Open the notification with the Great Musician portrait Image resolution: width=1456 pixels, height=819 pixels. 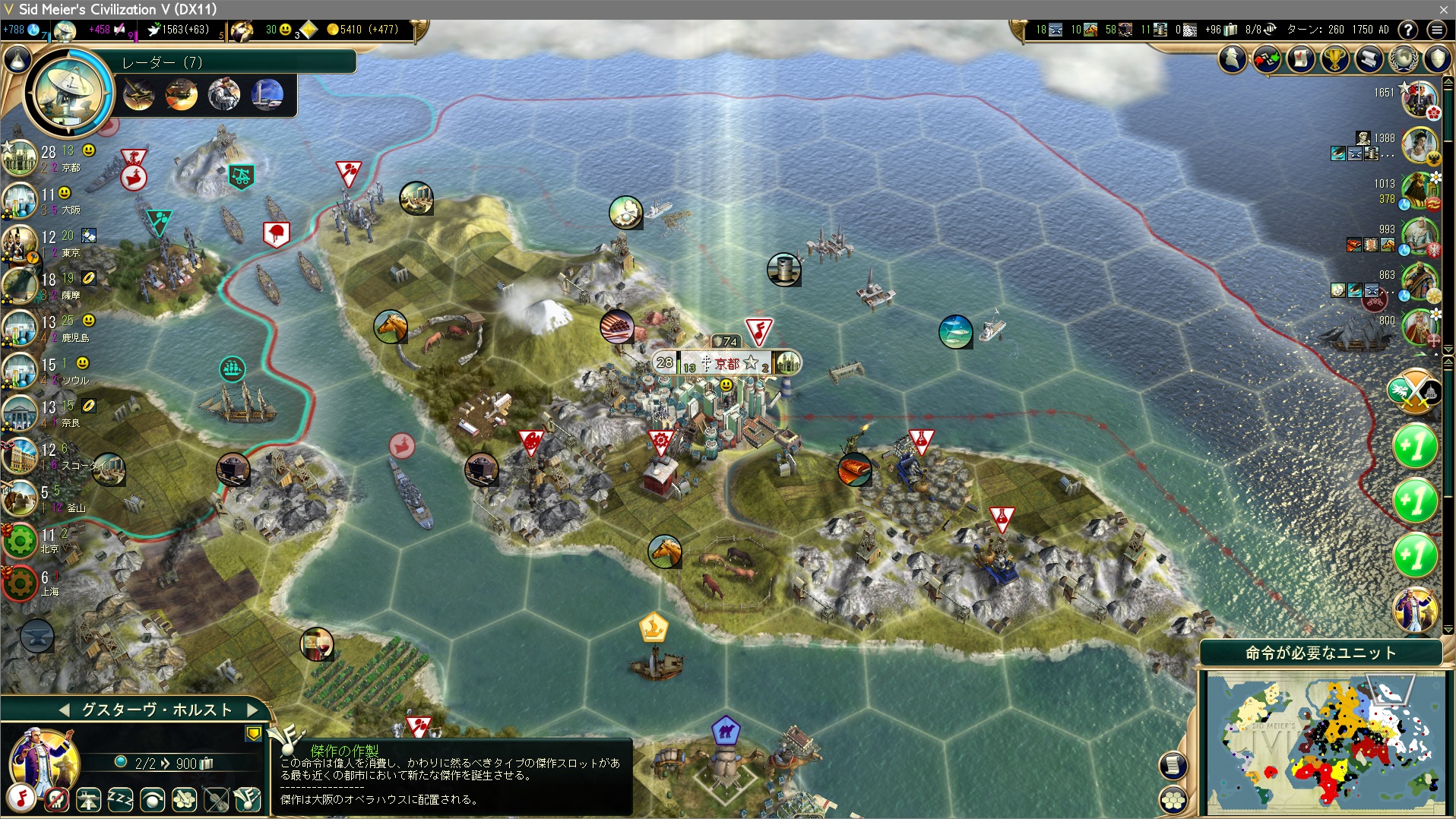click(1415, 609)
